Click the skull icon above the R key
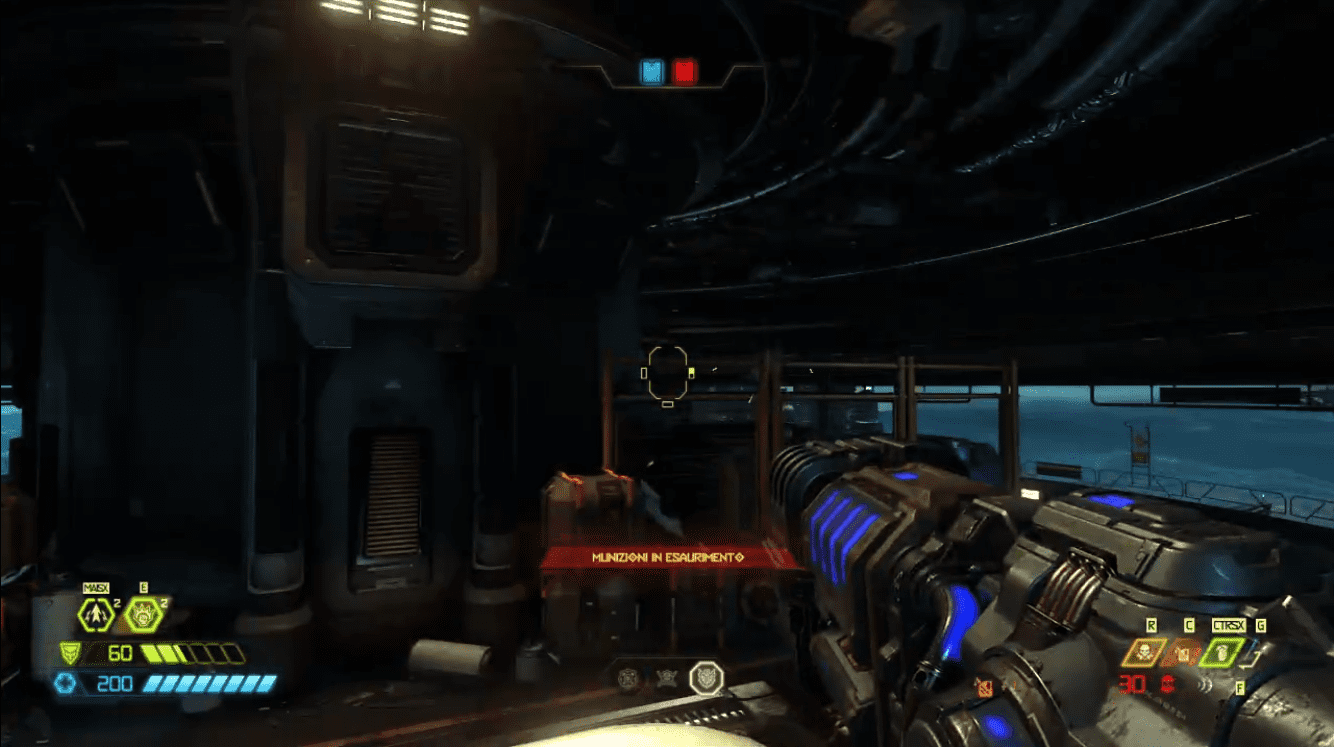The image size is (1334, 747). [1144, 654]
